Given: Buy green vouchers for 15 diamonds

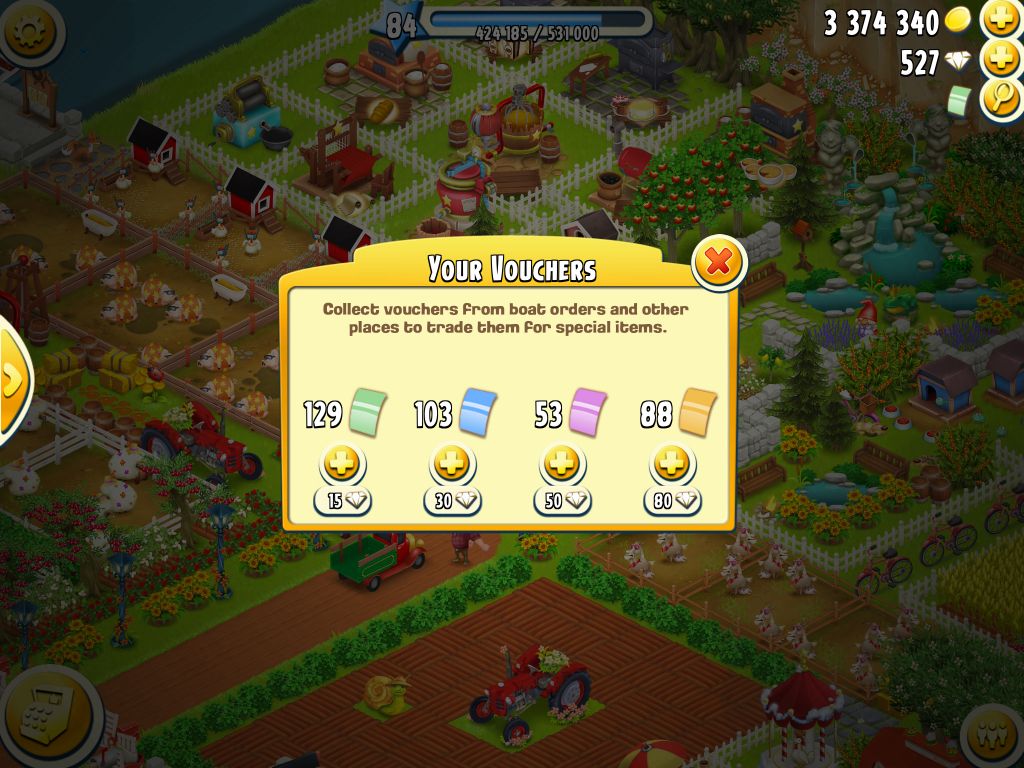Looking at the screenshot, I should 343,465.
